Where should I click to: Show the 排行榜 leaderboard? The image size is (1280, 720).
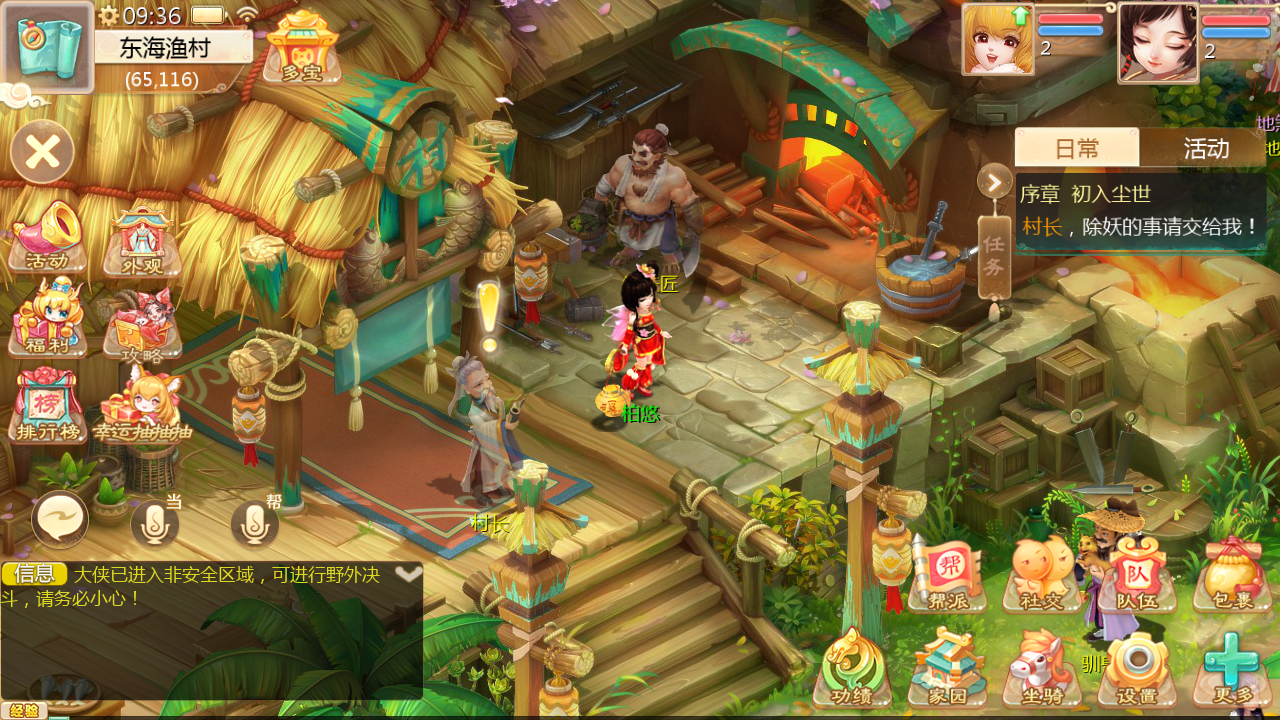[46, 405]
